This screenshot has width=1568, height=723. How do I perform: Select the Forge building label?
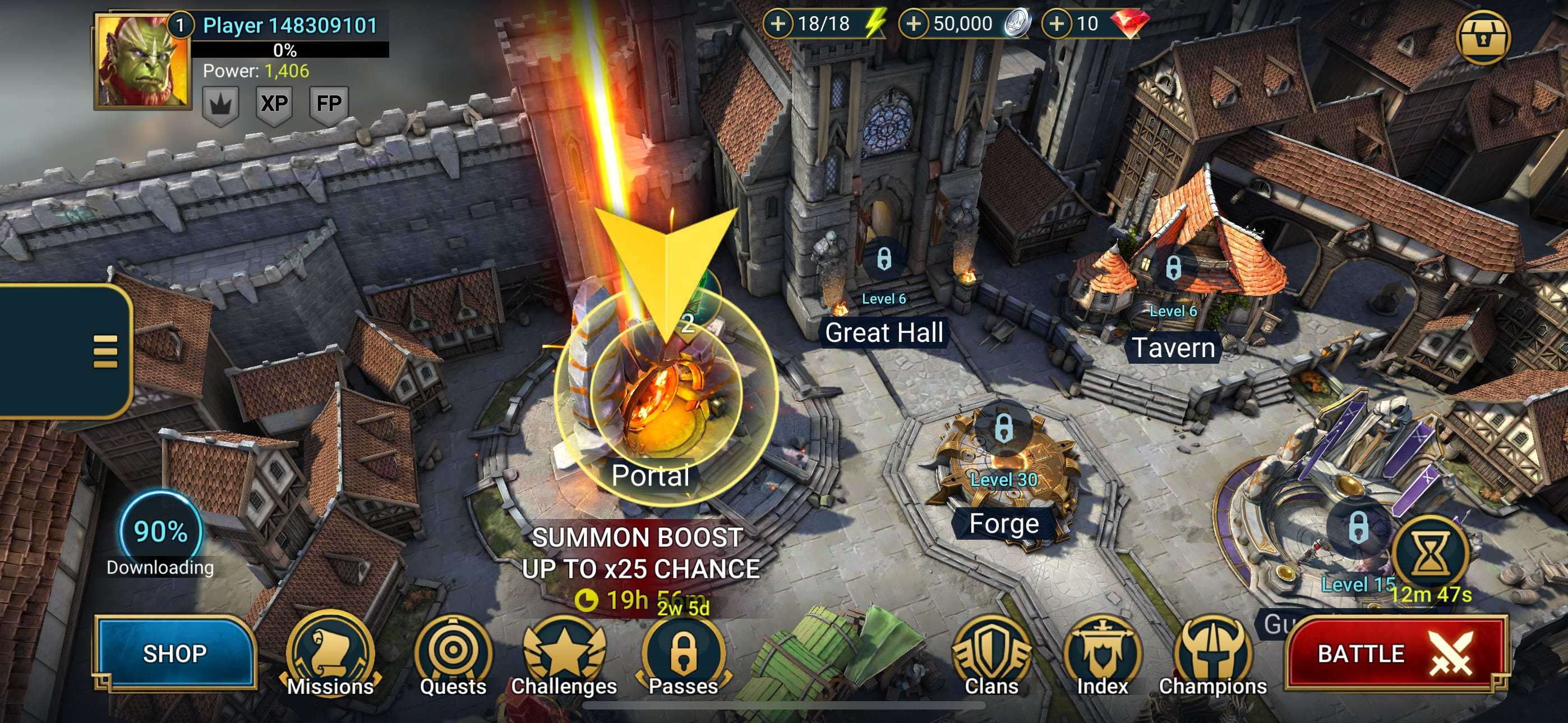1004,523
